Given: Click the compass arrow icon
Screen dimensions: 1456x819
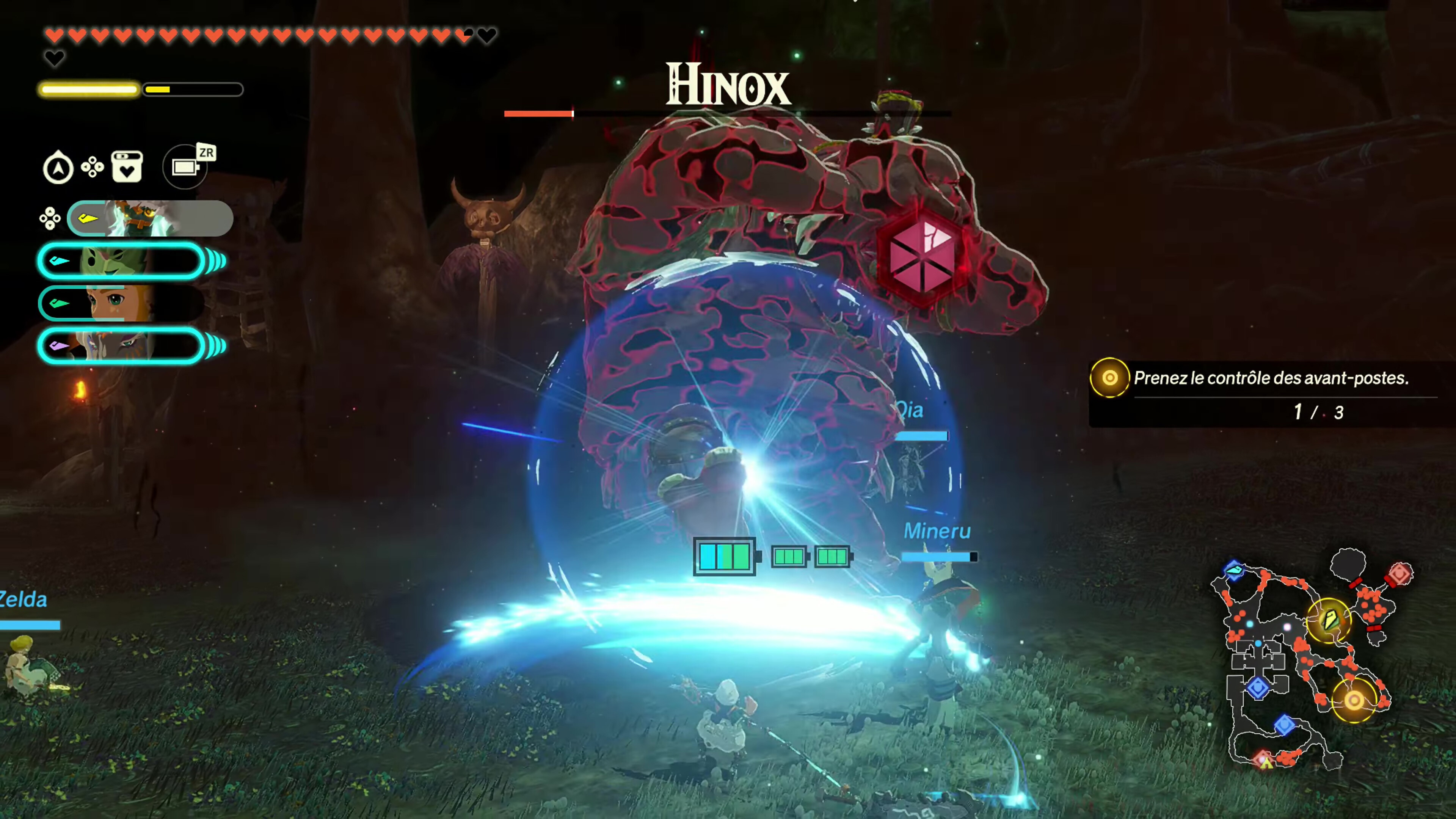Looking at the screenshot, I should (58, 168).
